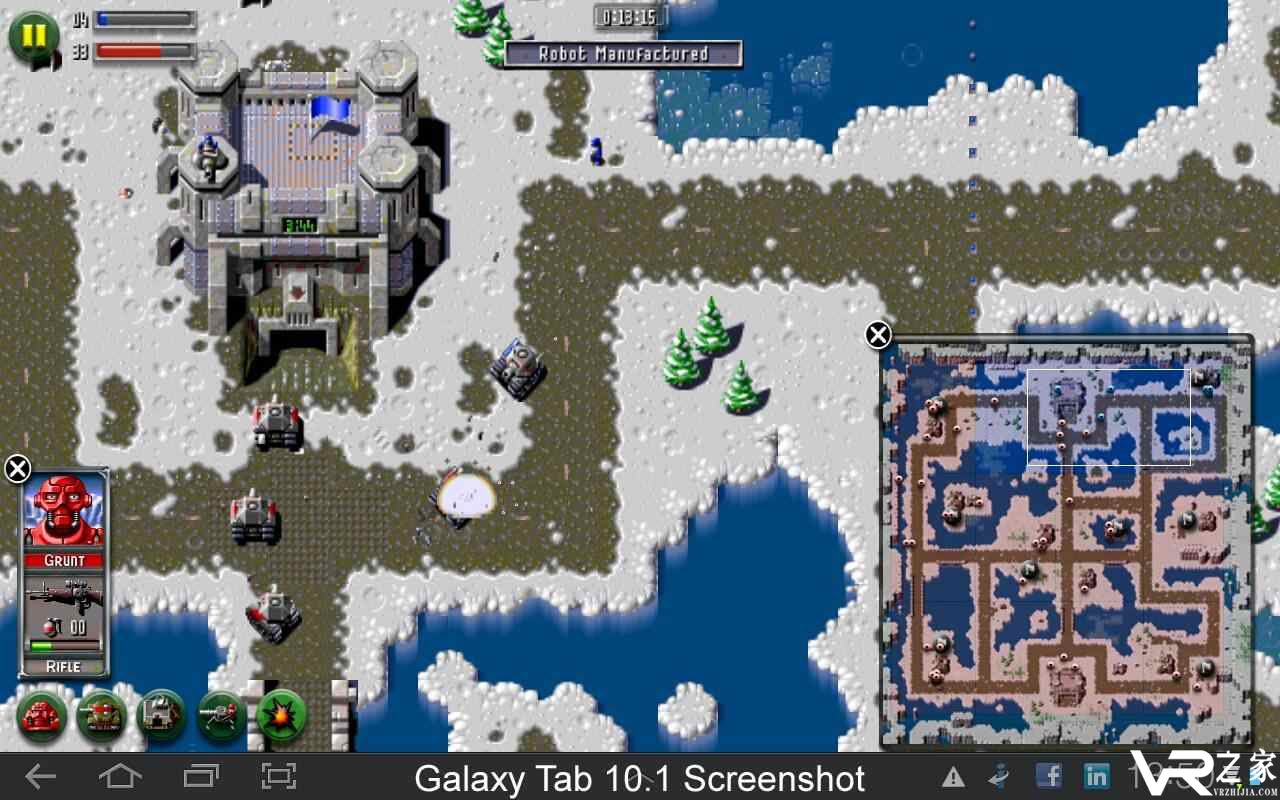Select the gun turret button
Viewport: 1280px width, 800px height.
click(x=222, y=716)
